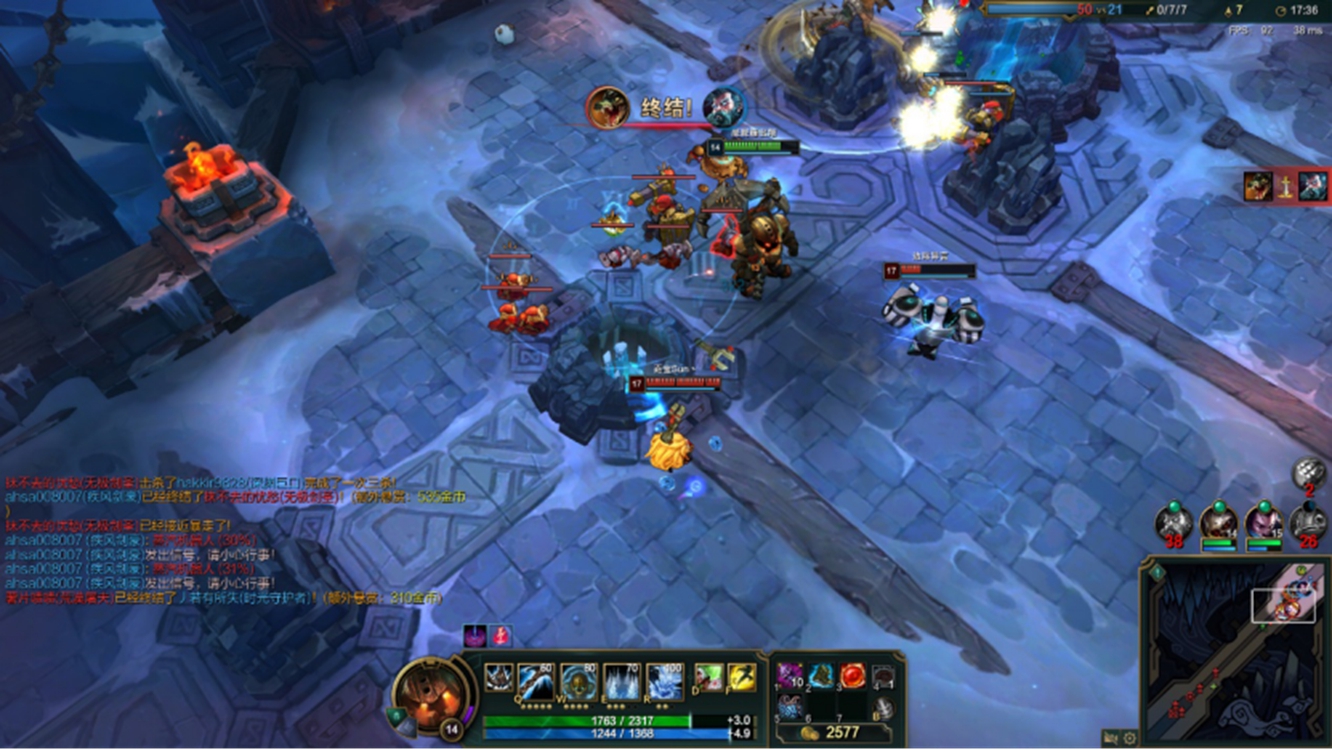Image resolution: width=1332 pixels, height=750 pixels.
Task: Click the passive ability icon beside Q
Action: click(499, 678)
